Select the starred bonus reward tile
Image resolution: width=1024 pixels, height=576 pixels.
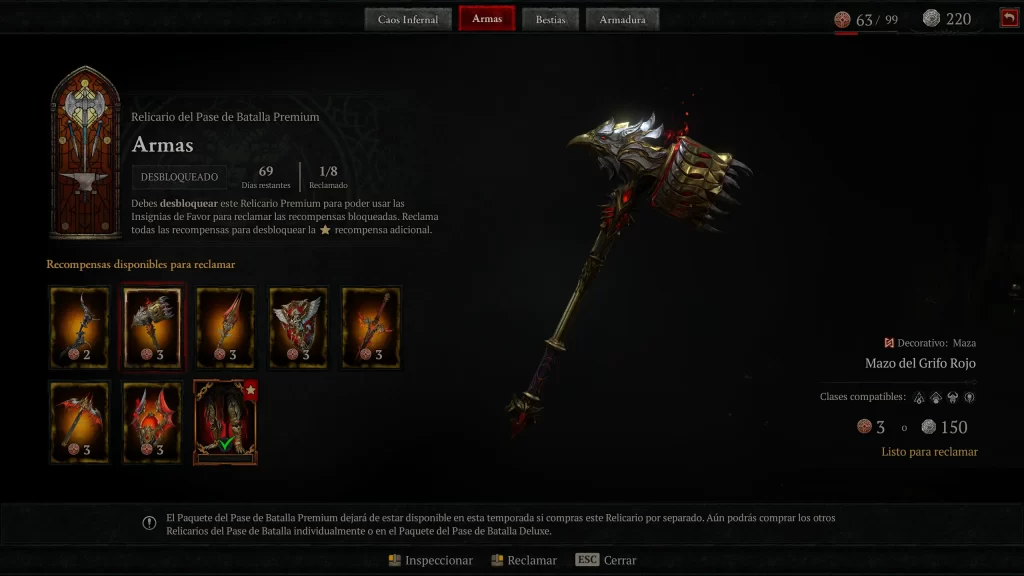point(225,422)
